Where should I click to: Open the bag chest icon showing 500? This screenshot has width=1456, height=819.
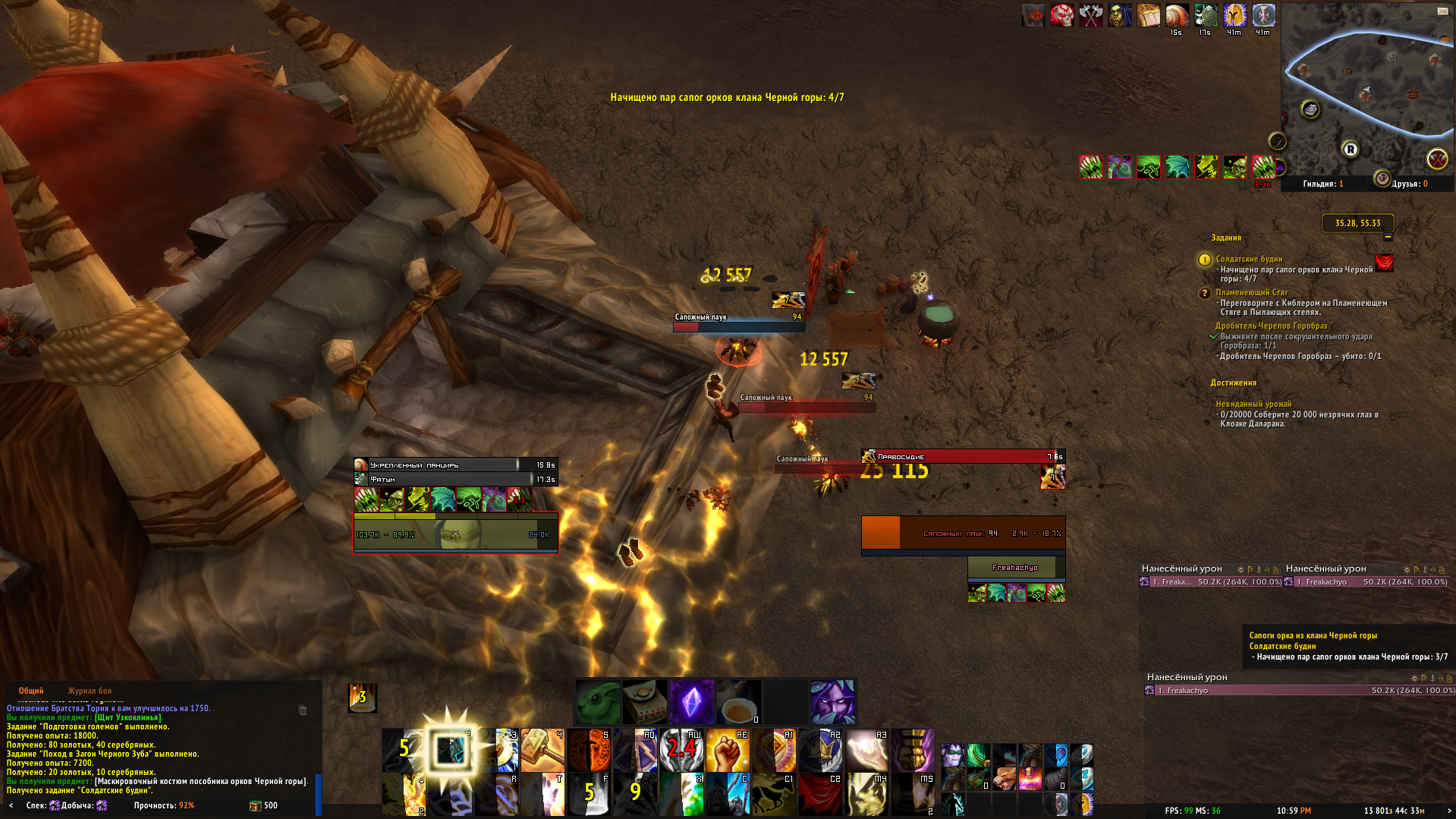[256, 805]
